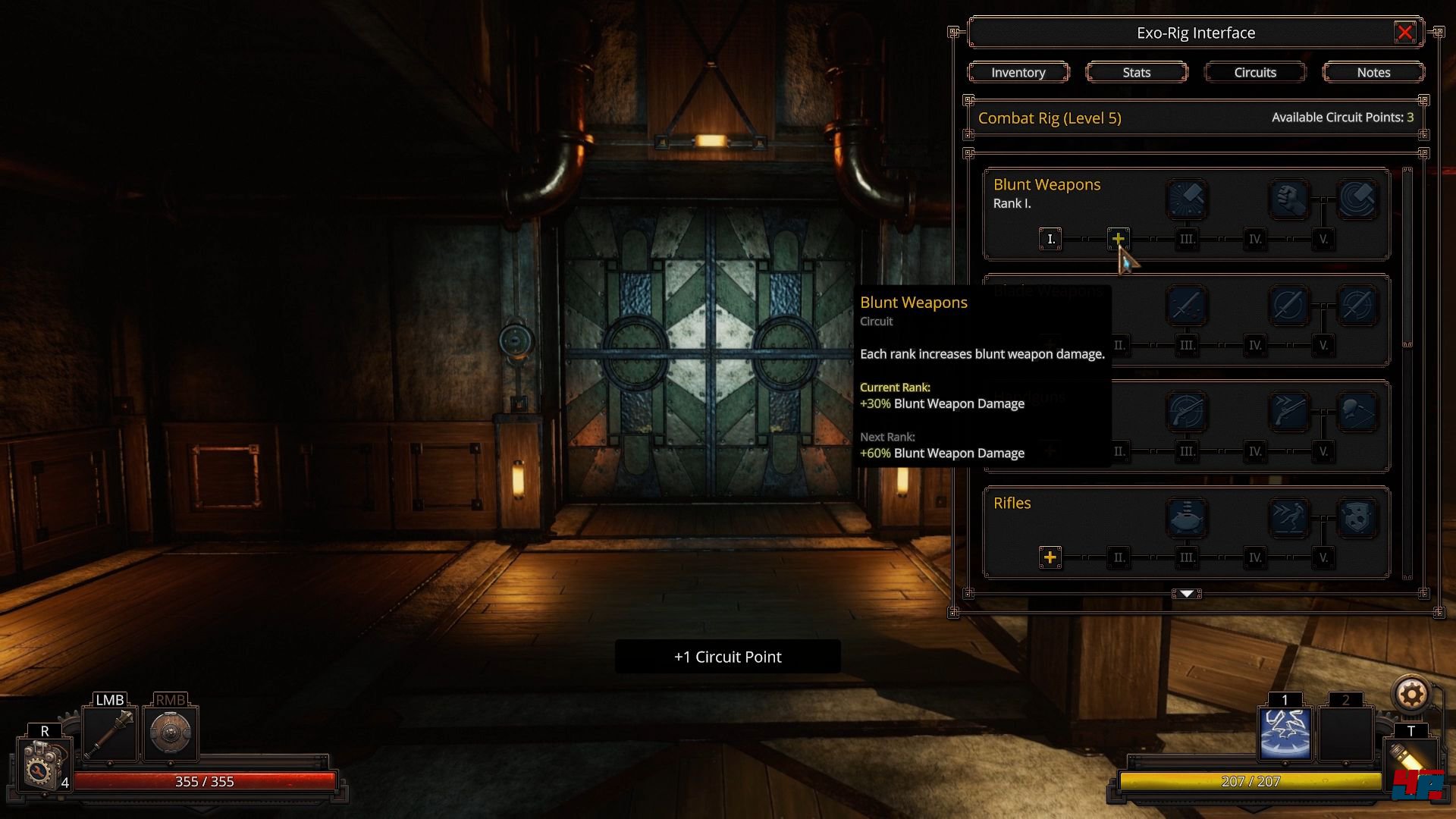
Task: Unlock first Rifles rank with plus button
Action: tap(1050, 557)
